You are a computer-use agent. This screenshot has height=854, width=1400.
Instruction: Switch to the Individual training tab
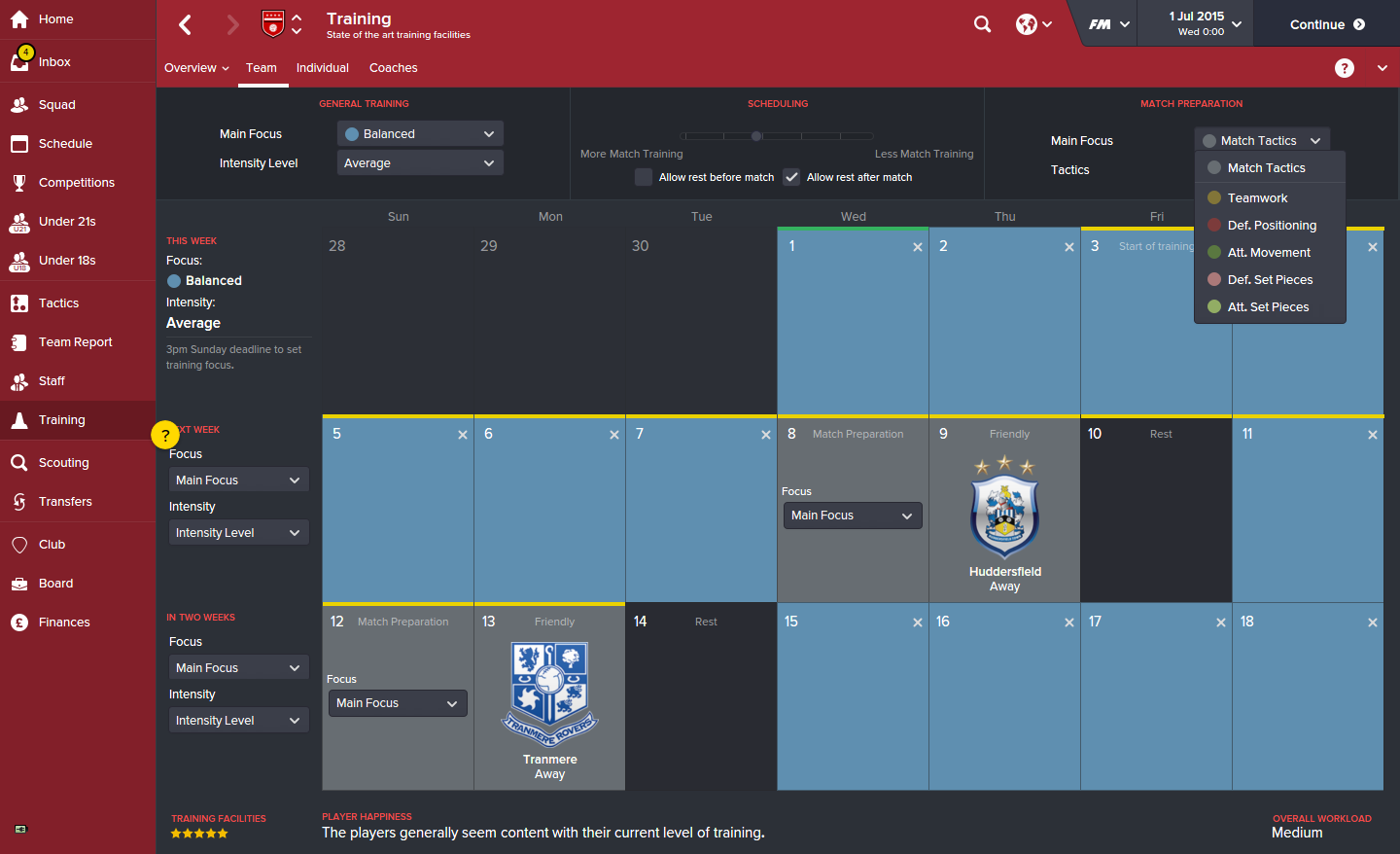[322, 68]
